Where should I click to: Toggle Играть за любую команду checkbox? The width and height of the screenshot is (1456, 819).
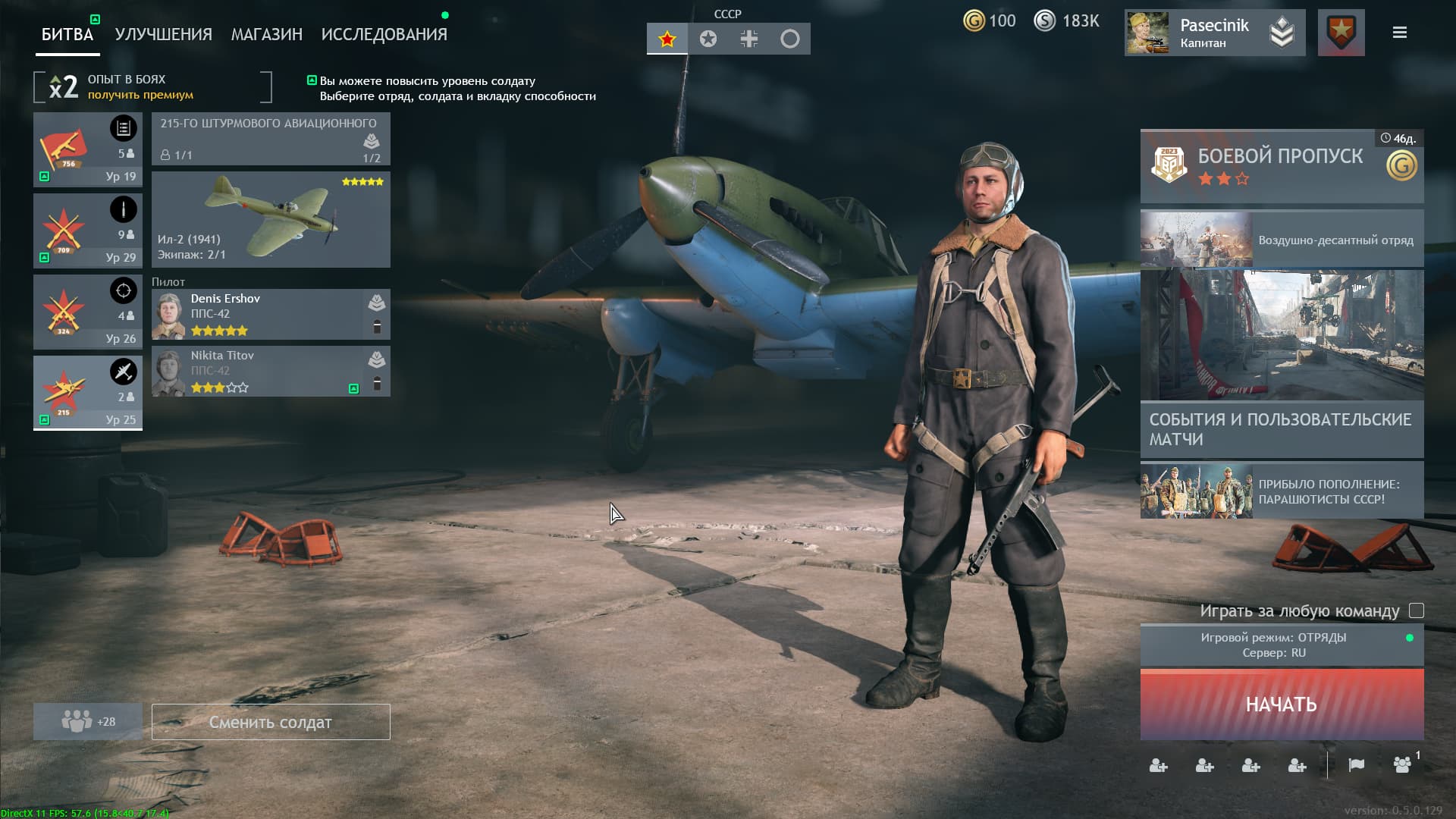(1416, 610)
